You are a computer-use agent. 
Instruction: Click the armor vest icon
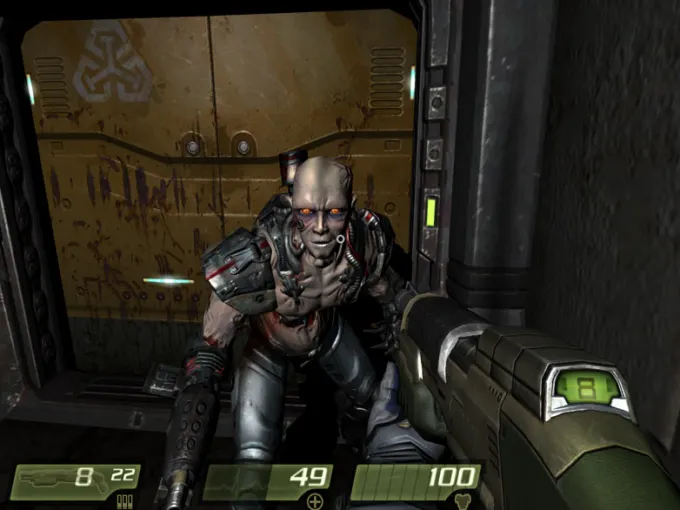coord(462,501)
